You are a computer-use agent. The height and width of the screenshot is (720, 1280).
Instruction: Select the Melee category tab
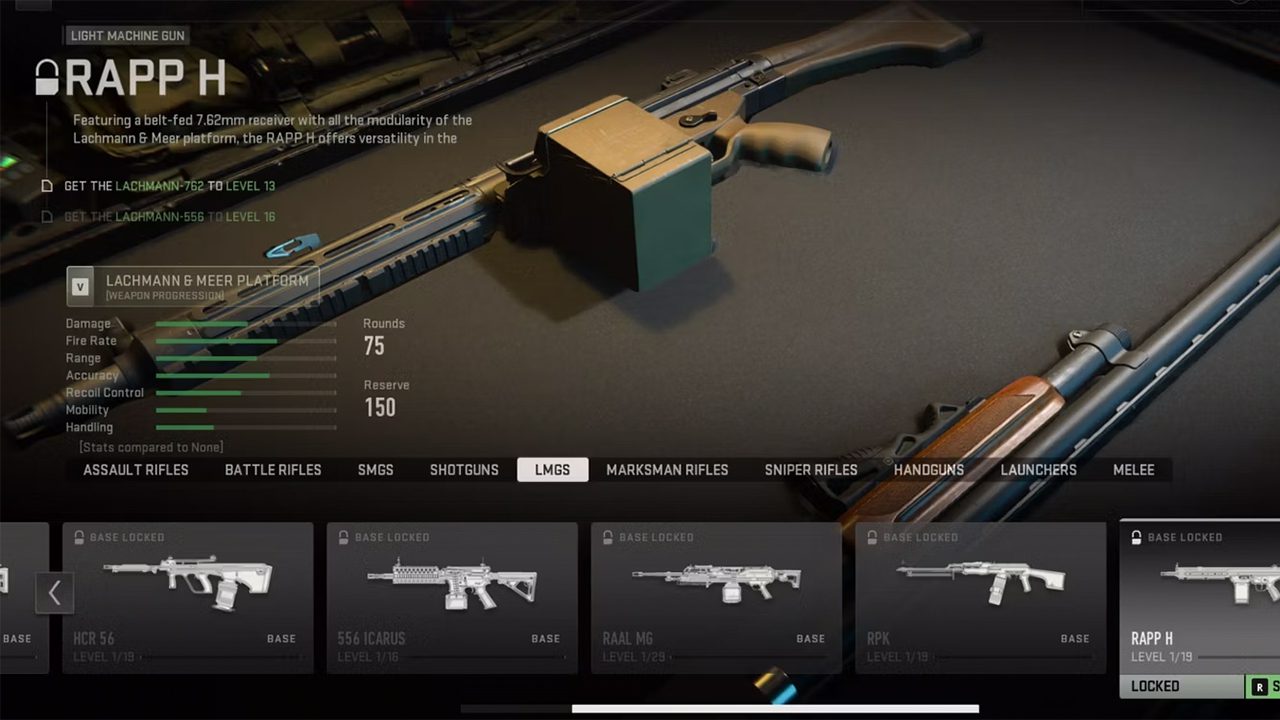click(x=1134, y=470)
